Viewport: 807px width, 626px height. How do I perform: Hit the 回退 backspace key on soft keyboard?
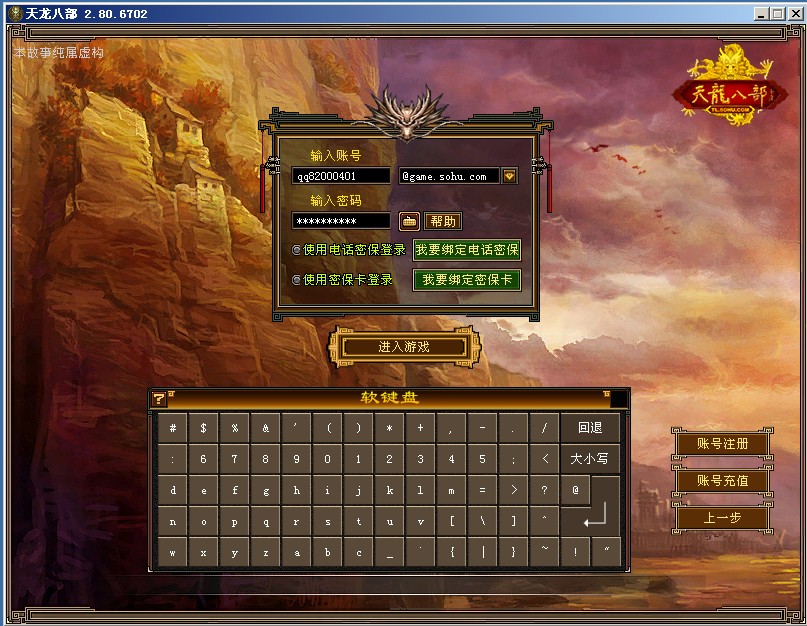coord(590,428)
